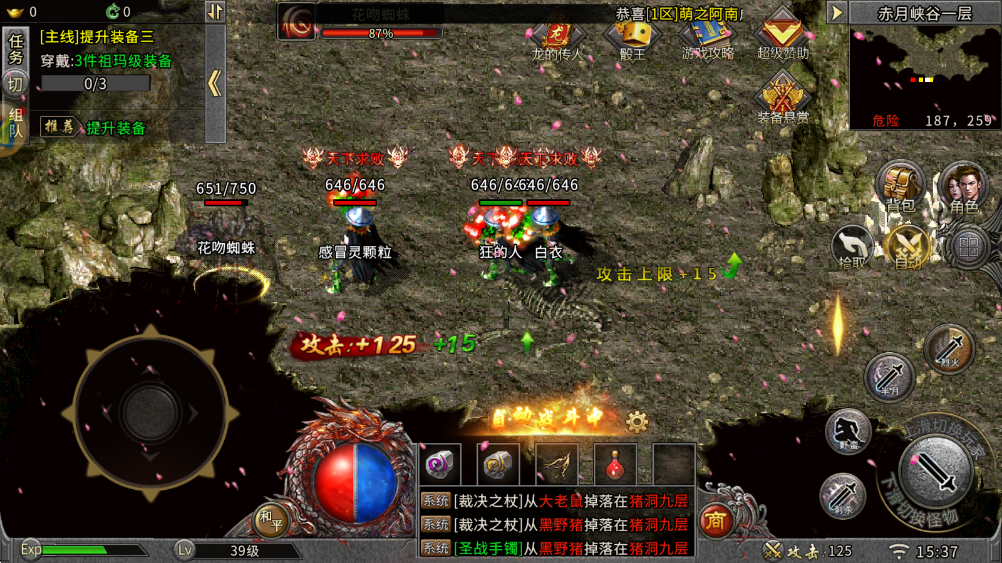The width and height of the screenshot is (1002, 563).
Task: Click the 提升装备 recommended link
Action: [115, 128]
